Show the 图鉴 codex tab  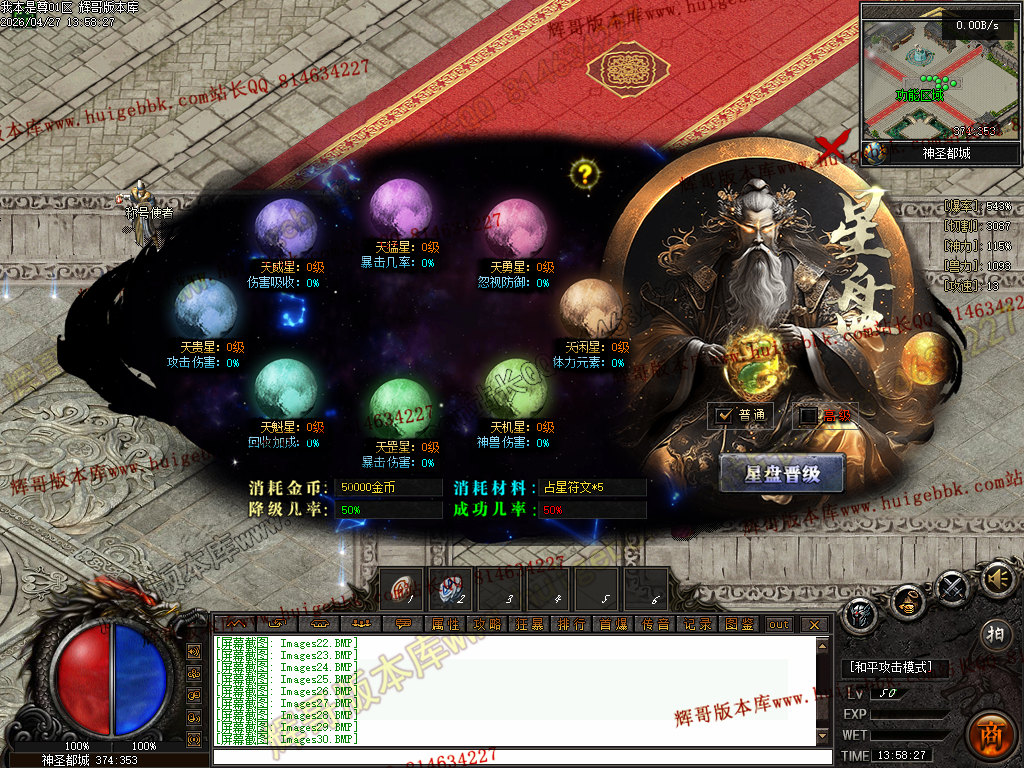739,624
